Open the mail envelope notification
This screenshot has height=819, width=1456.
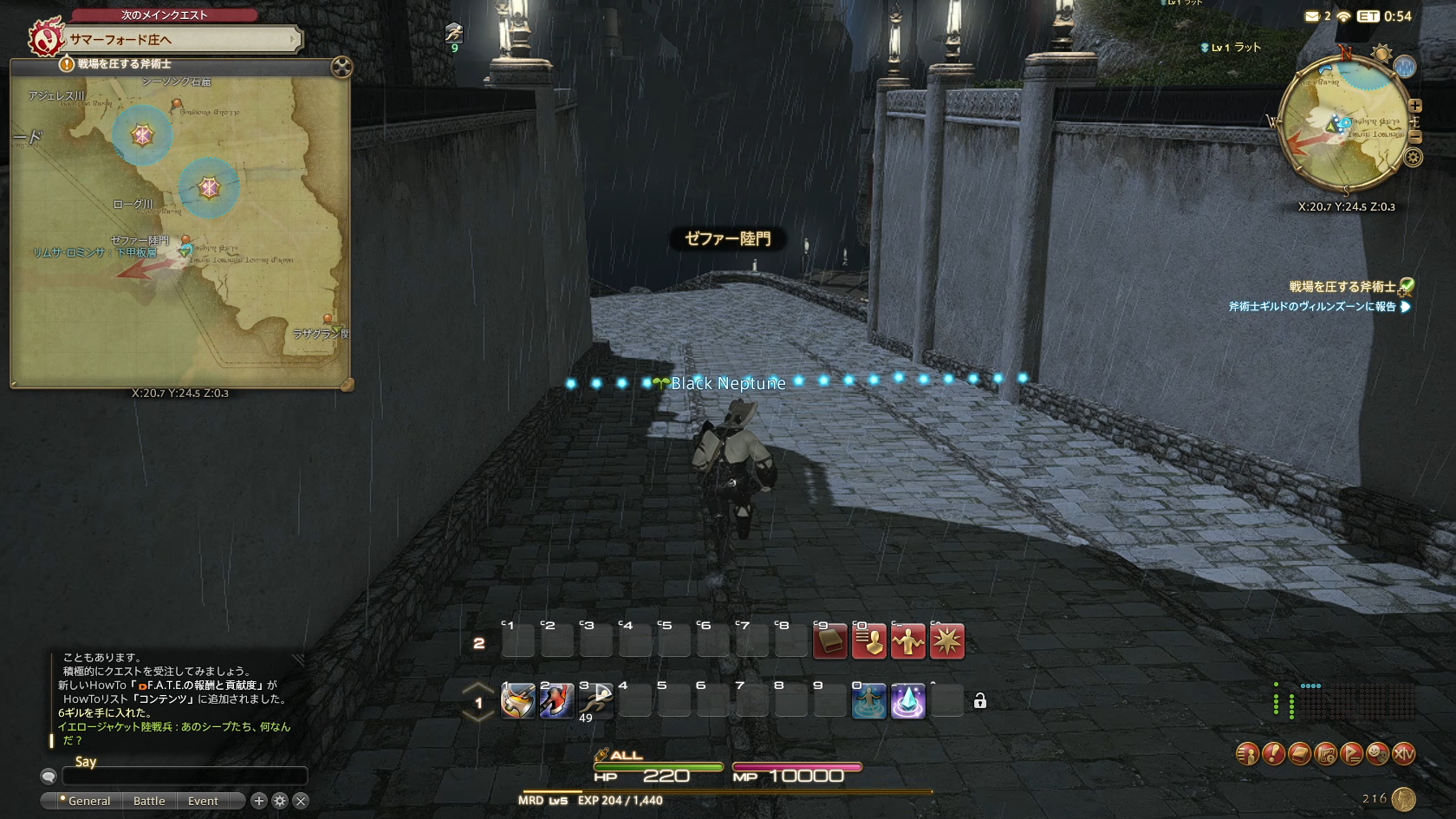(x=1312, y=16)
